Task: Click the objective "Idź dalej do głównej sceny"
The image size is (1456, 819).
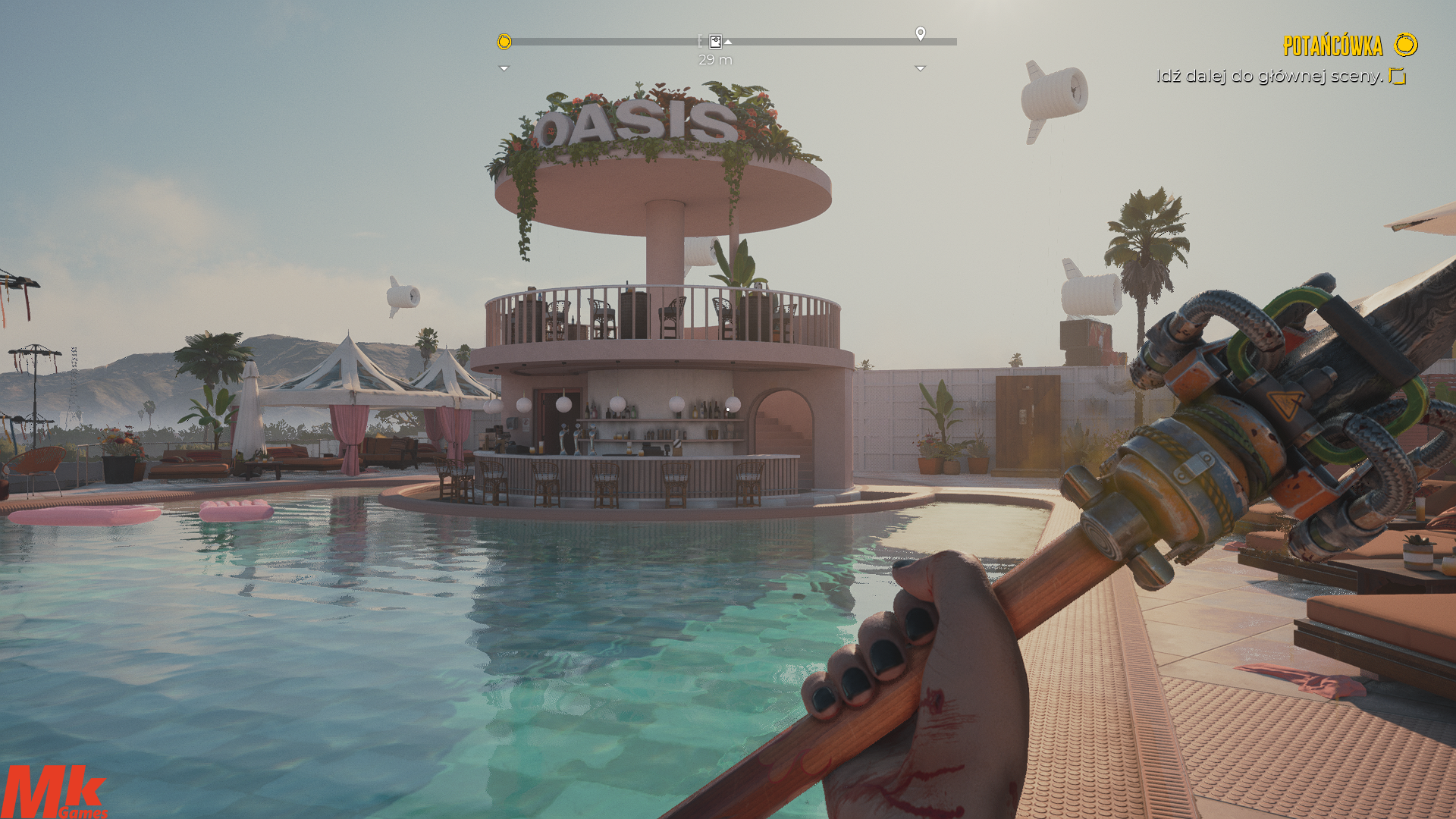Action: click(1269, 76)
